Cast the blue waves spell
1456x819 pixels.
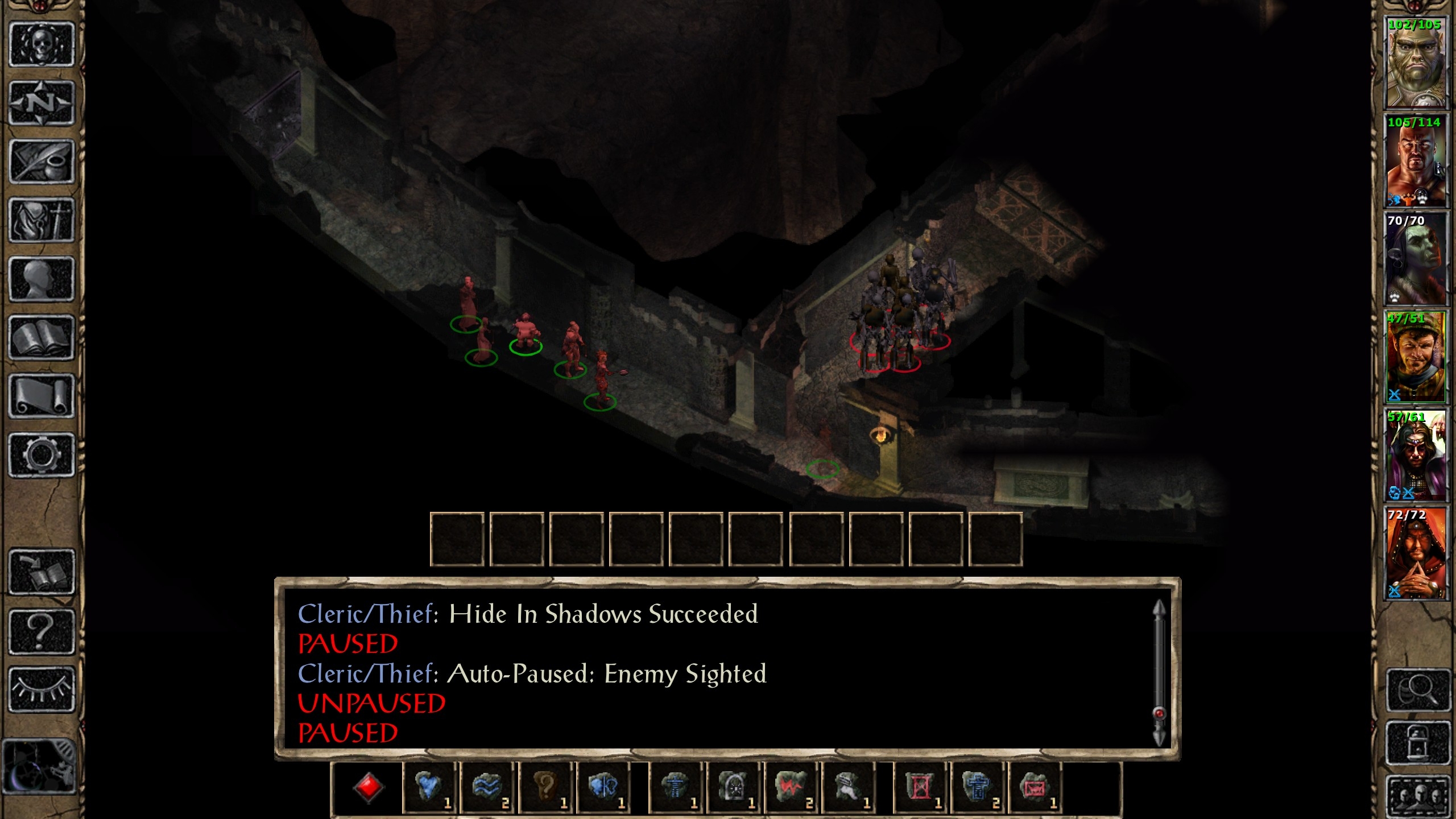(487, 788)
